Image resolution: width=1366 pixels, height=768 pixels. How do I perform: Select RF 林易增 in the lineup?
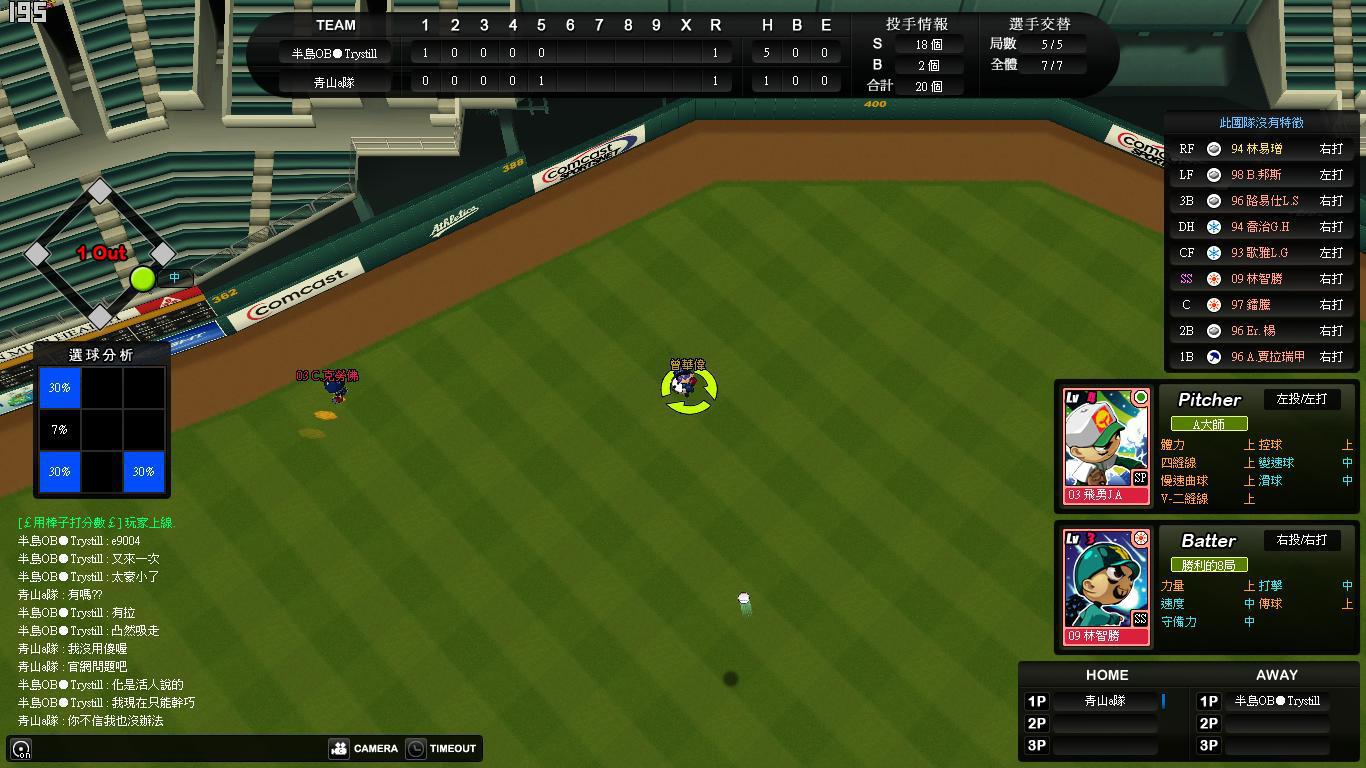tap(1265, 149)
